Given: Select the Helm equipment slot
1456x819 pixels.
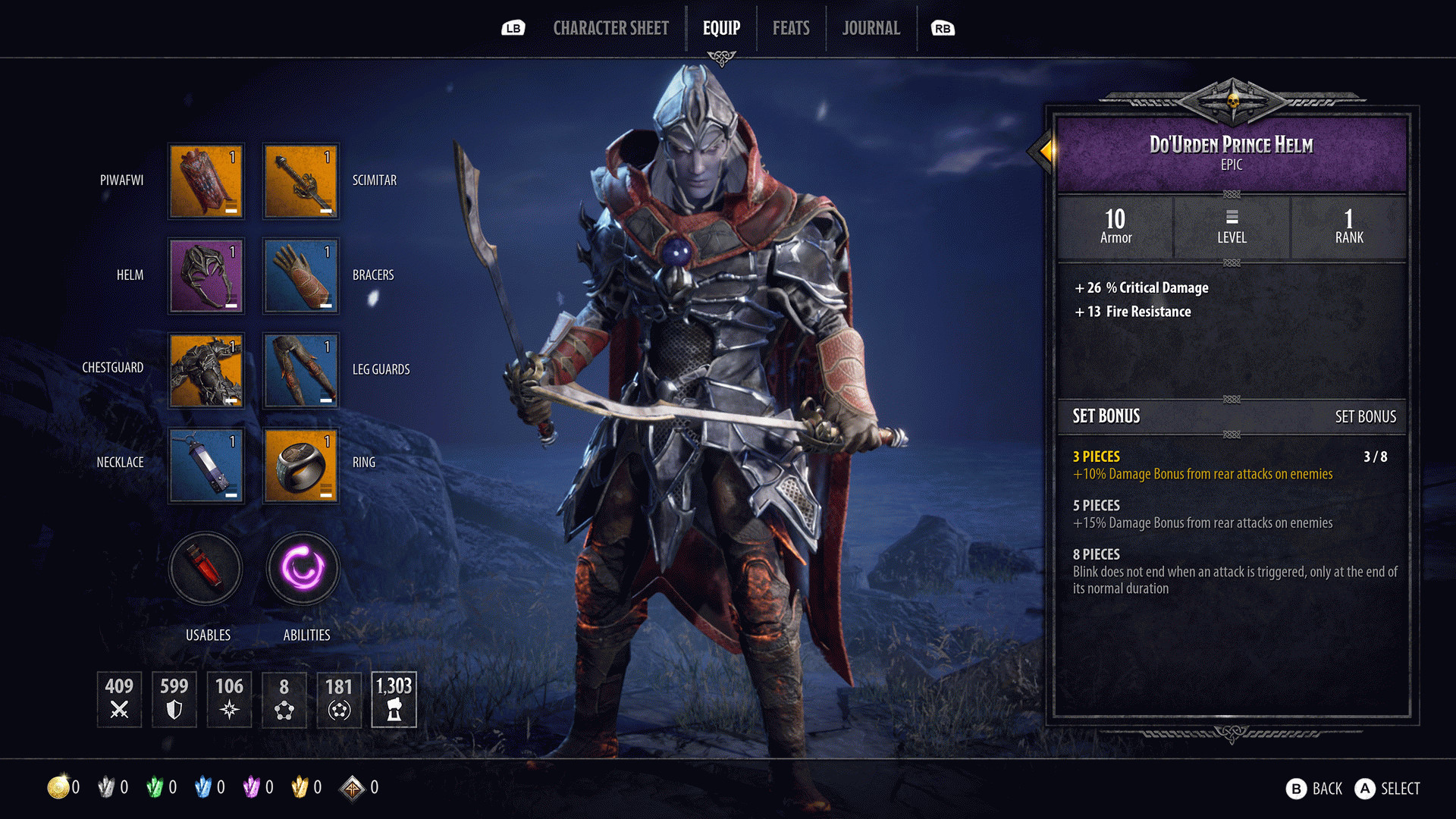Looking at the screenshot, I should pos(206,276).
